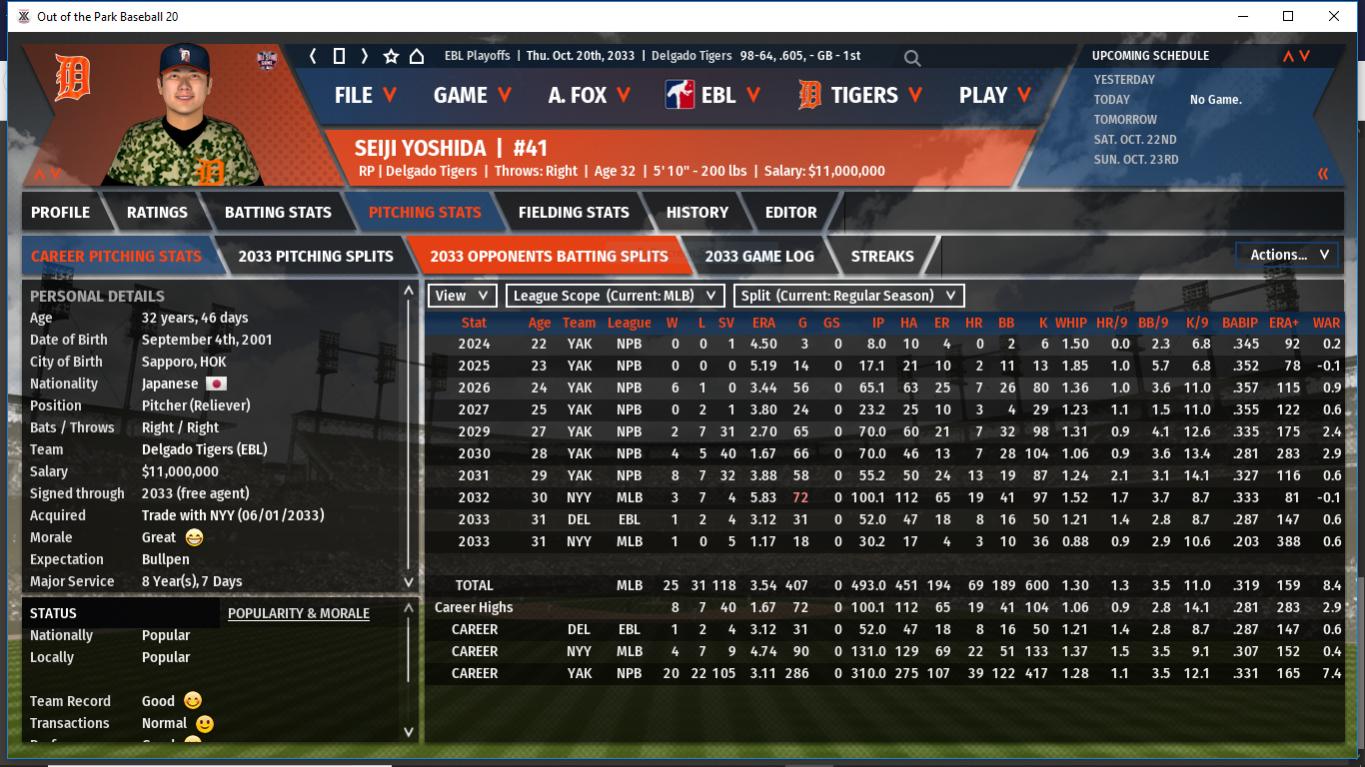Switch to the RATINGS tab
Image resolution: width=1365 pixels, height=767 pixels.
(157, 212)
